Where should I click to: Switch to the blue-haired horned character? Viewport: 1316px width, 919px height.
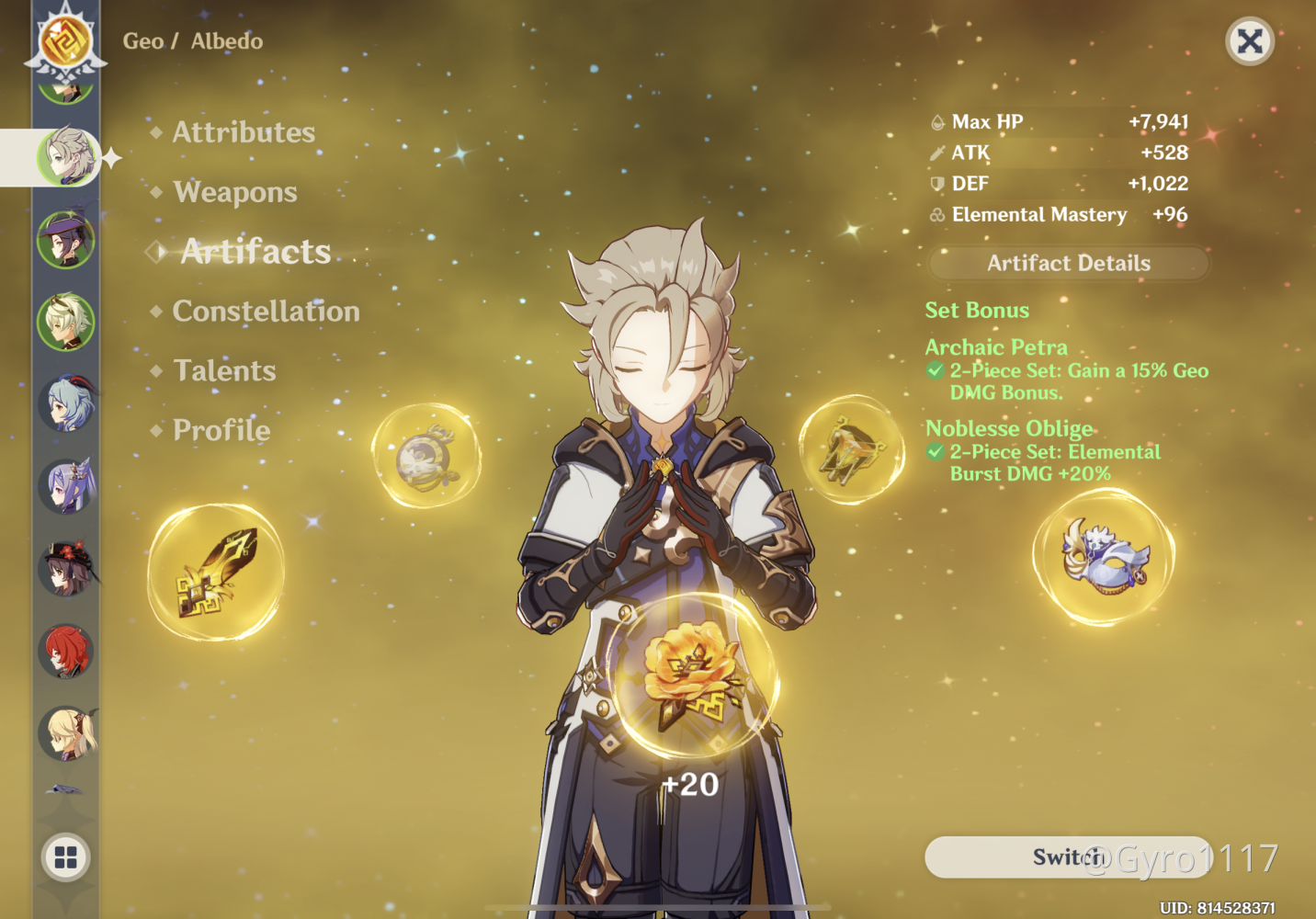click(x=66, y=403)
